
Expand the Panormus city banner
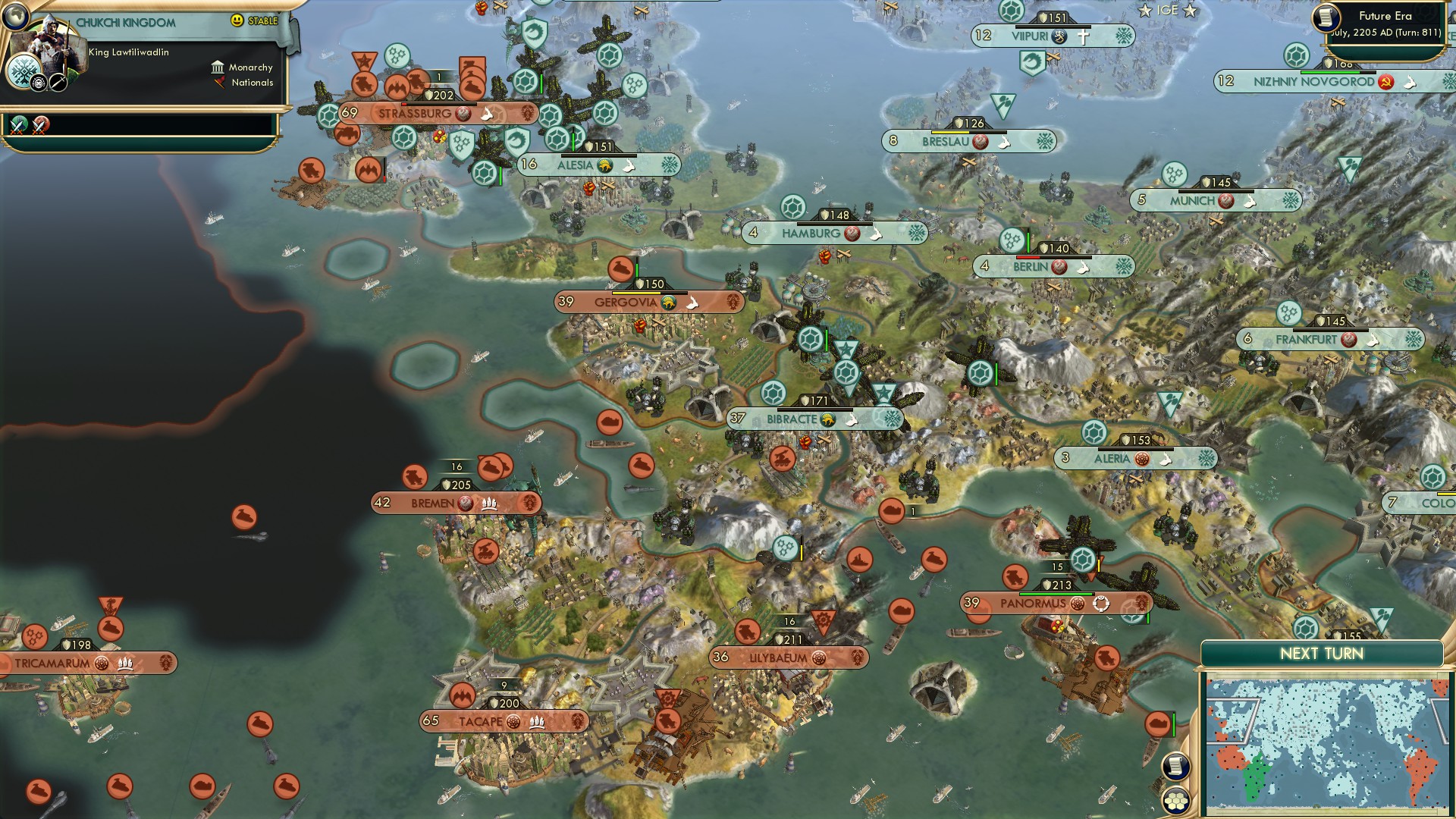pos(1031,603)
